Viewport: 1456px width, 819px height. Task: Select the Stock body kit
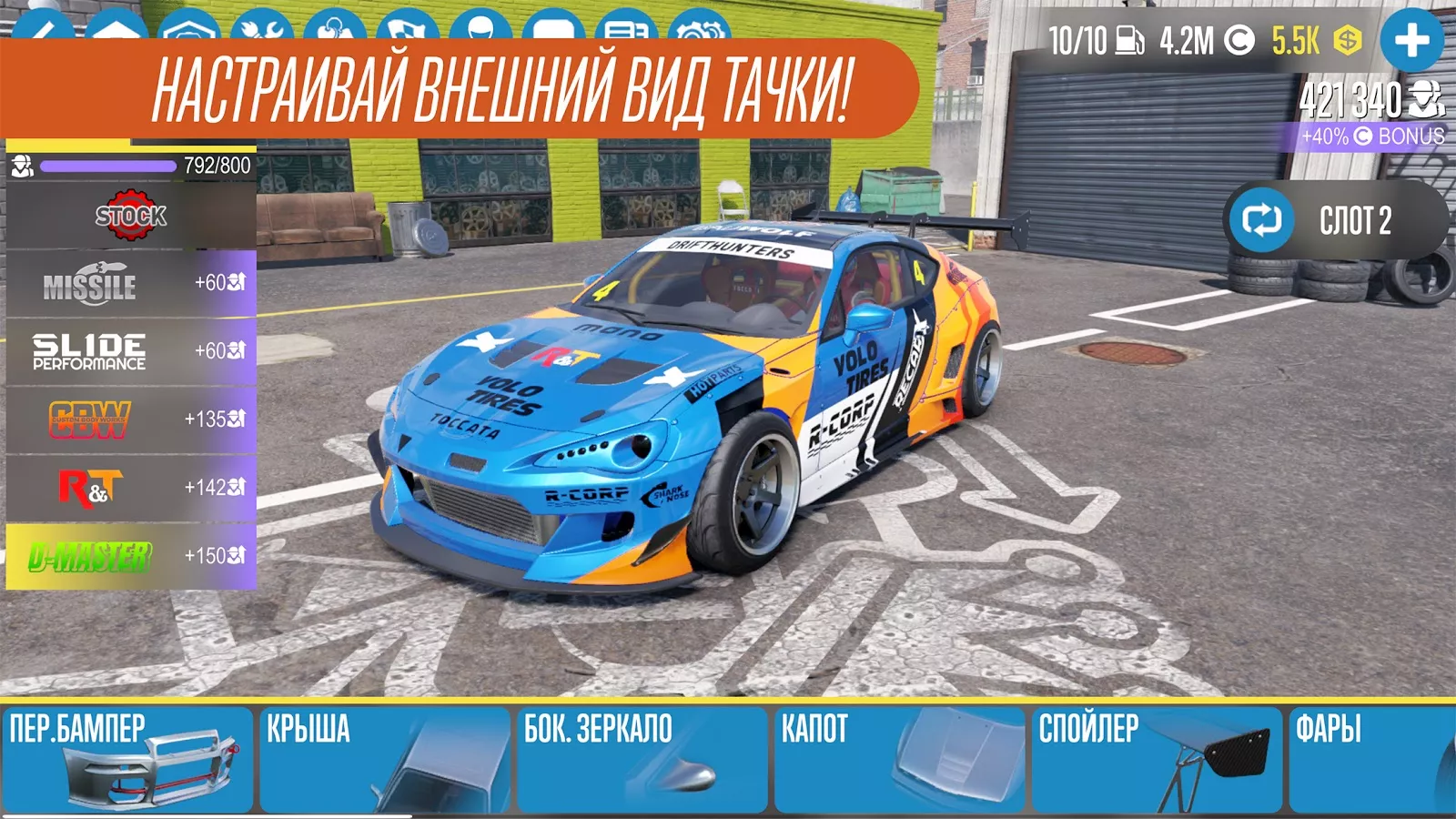[x=131, y=216]
